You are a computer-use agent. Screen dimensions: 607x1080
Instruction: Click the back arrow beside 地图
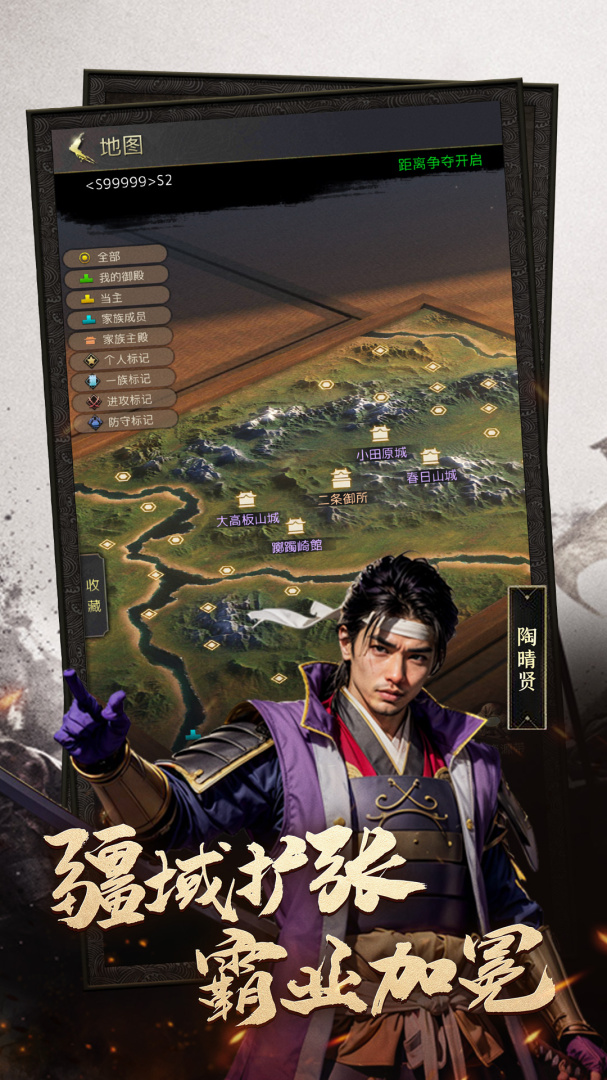tap(79, 148)
